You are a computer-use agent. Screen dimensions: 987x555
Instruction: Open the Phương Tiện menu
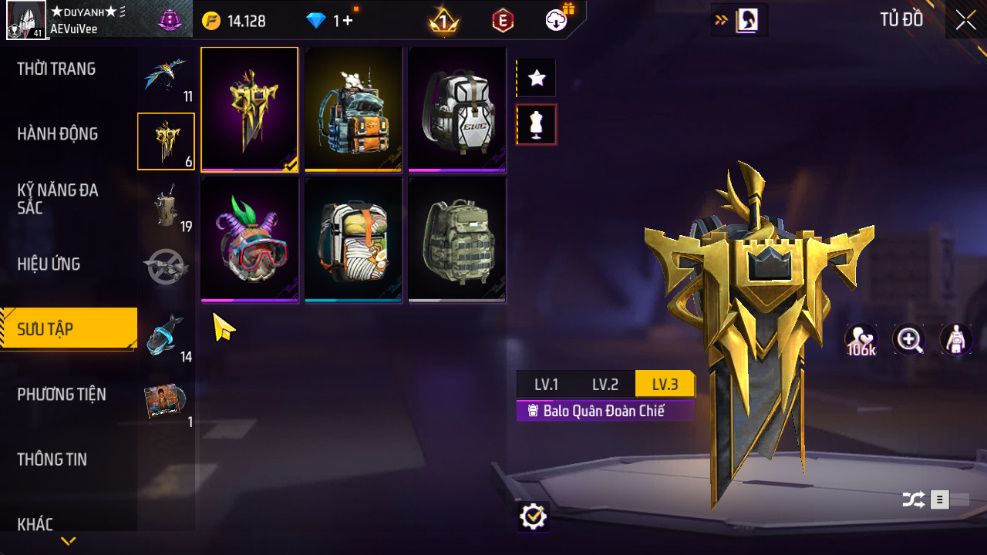click(62, 394)
